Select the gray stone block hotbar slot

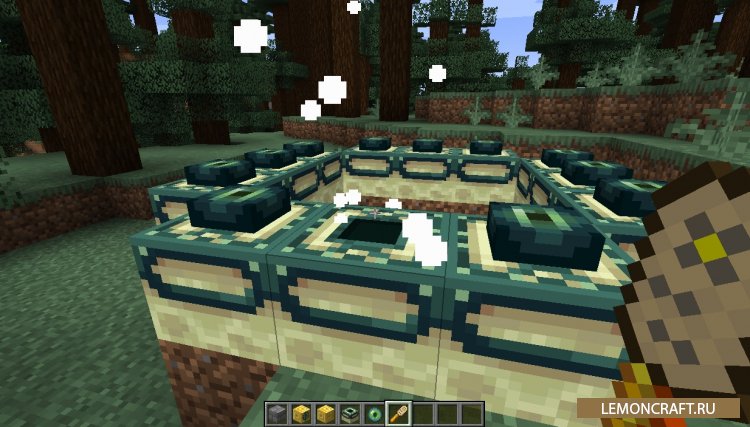click(x=279, y=413)
